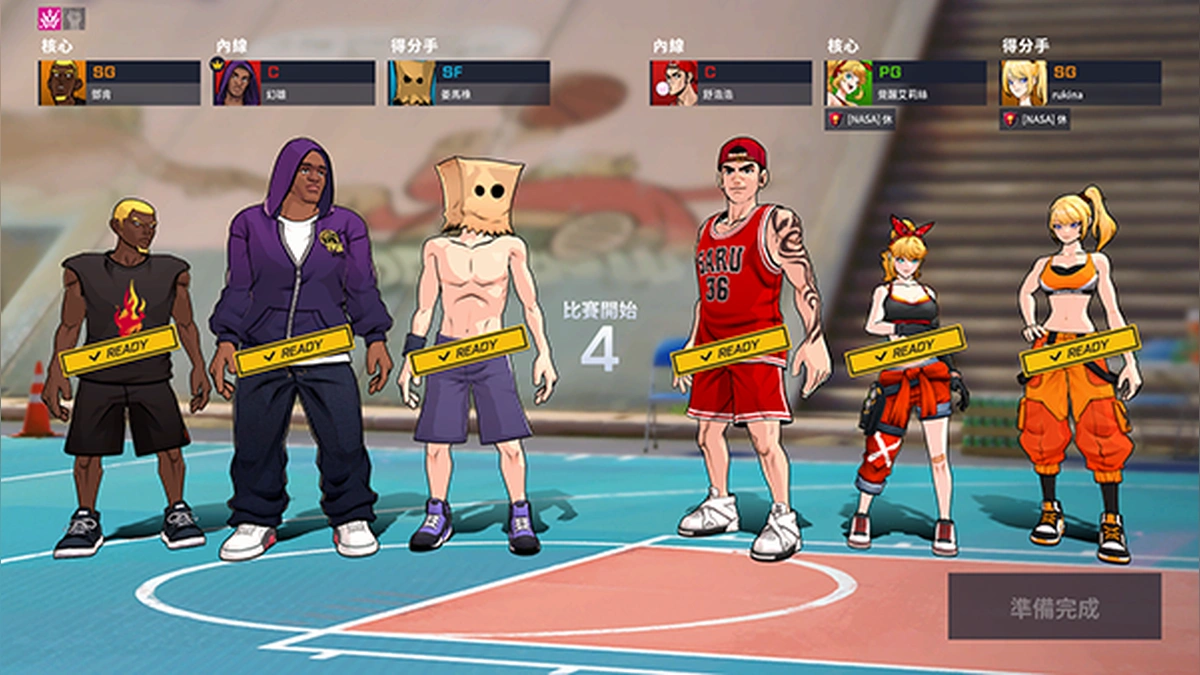Open the NASA club tag under PG
1200x675 pixels.
(x=860, y=119)
